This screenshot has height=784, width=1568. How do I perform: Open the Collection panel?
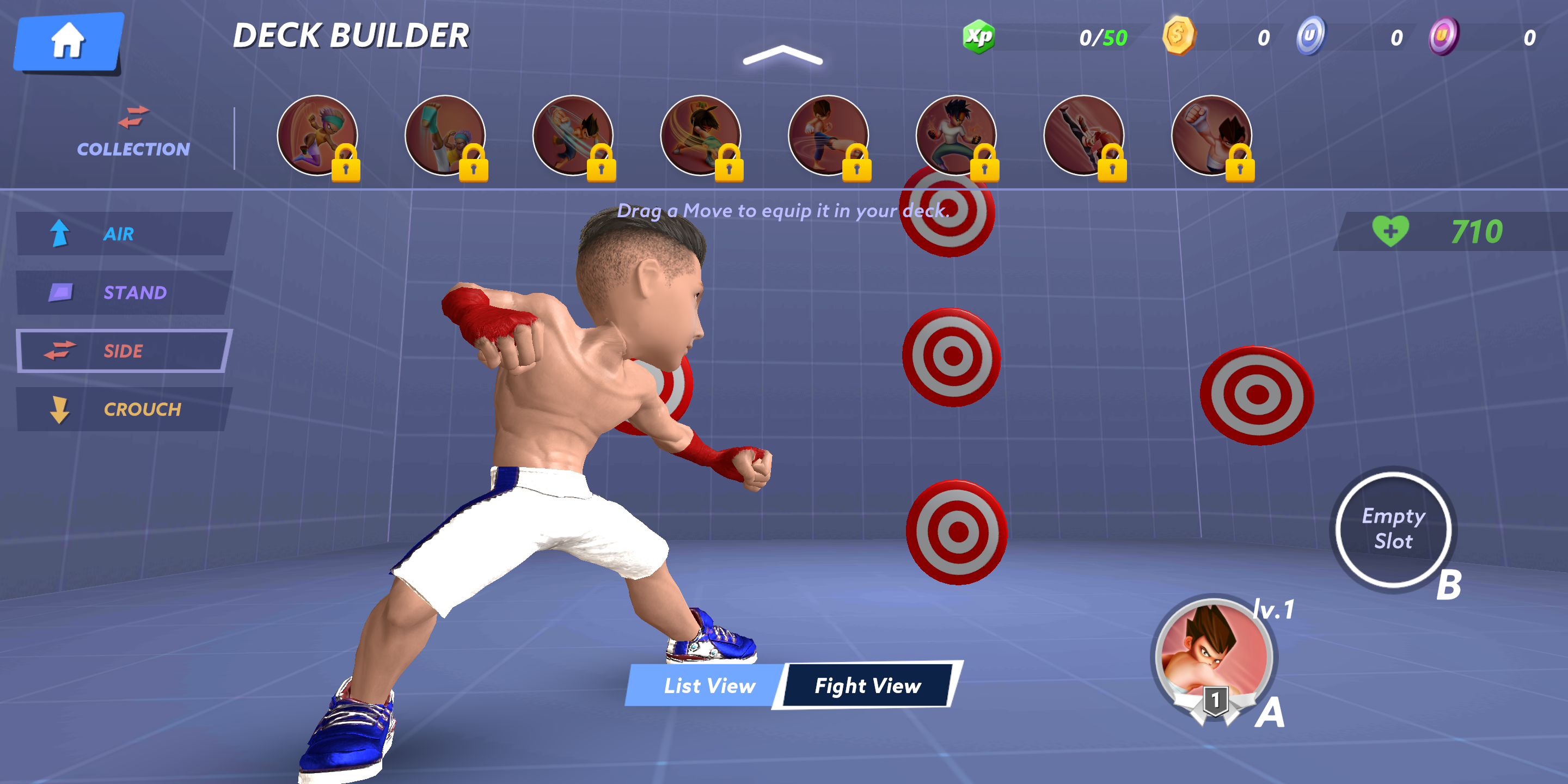pos(133,133)
